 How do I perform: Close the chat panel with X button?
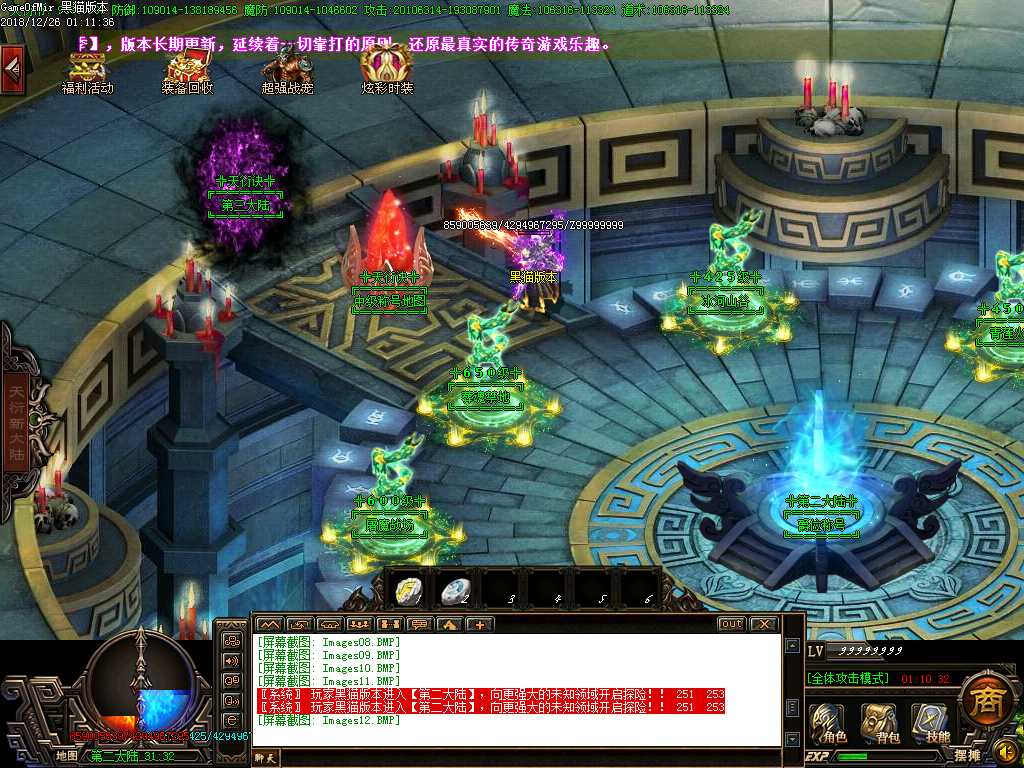click(x=764, y=624)
